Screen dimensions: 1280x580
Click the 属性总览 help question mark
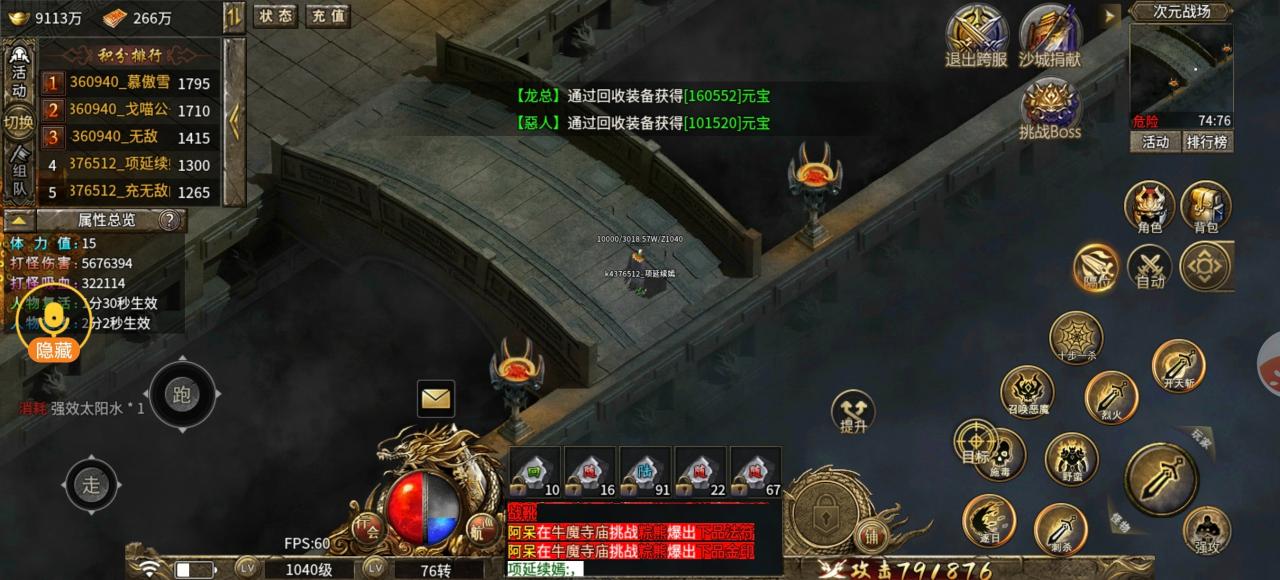tap(170, 220)
